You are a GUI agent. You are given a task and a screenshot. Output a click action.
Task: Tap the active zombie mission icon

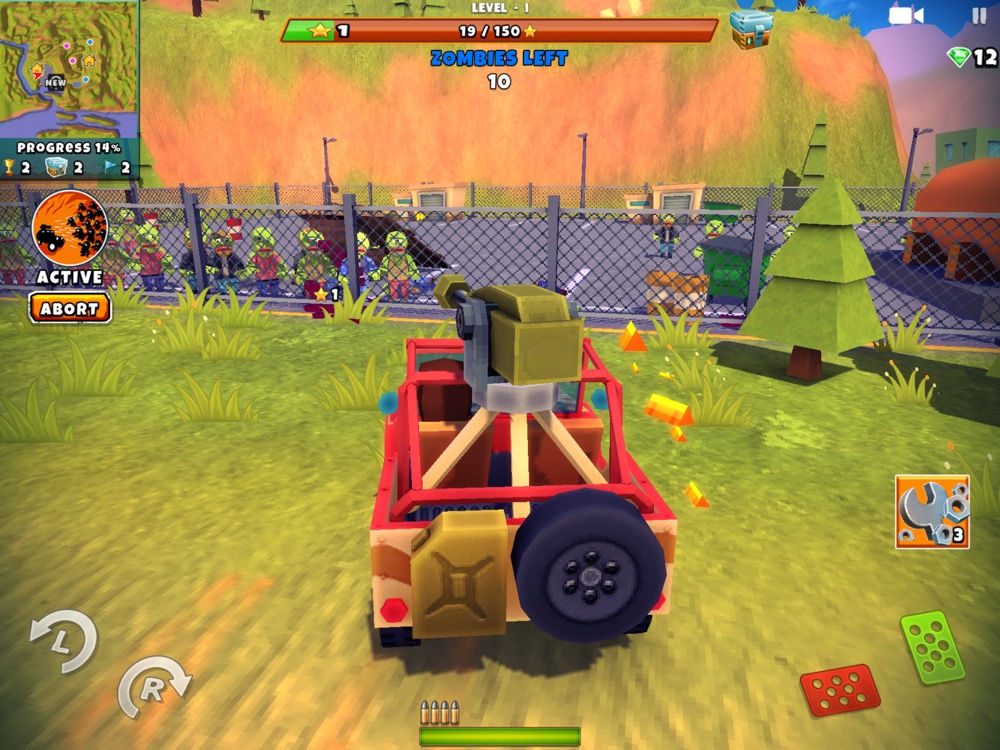[69, 227]
